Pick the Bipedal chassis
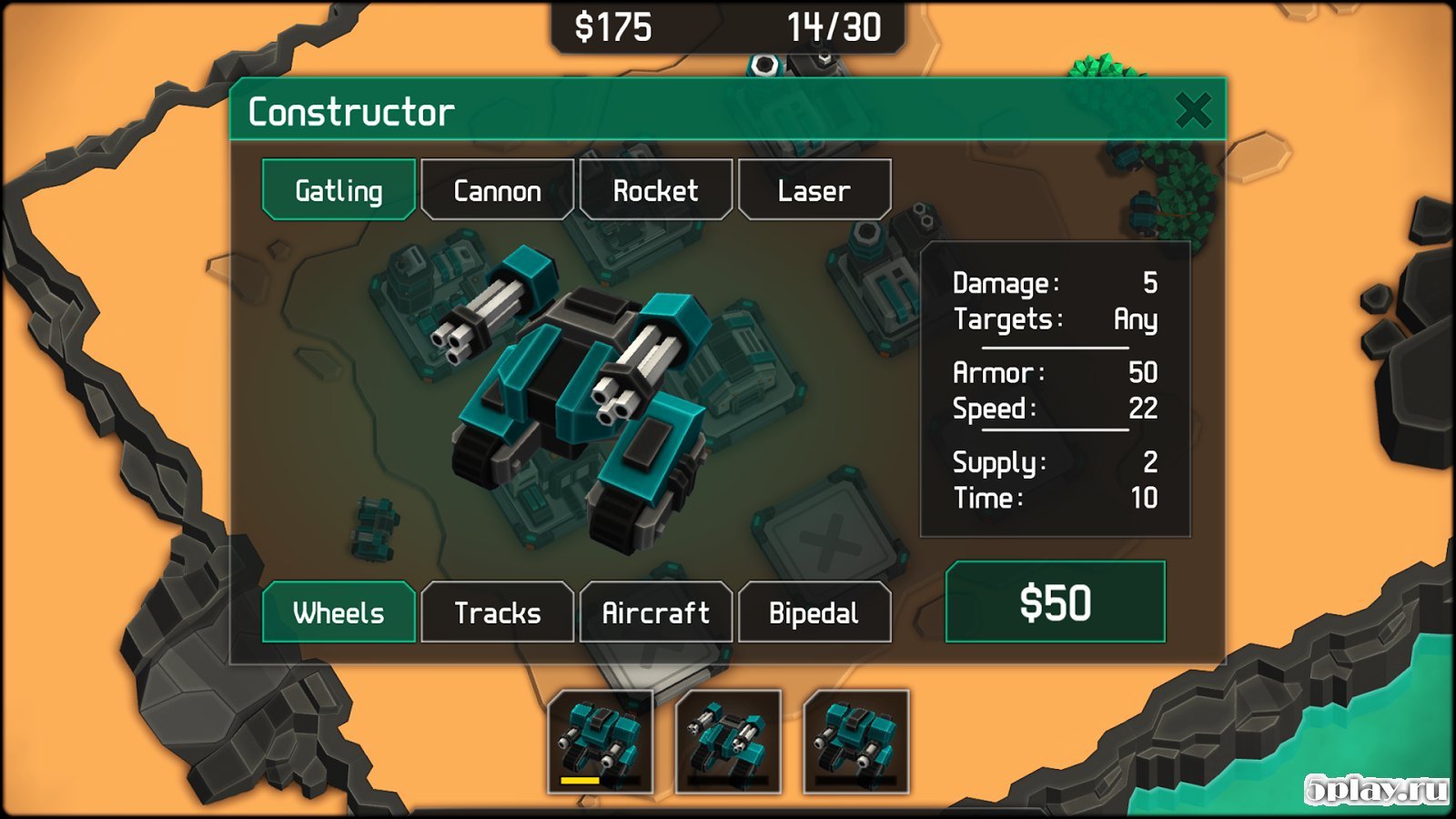Viewport: 1456px width, 819px height. pos(814,612)
